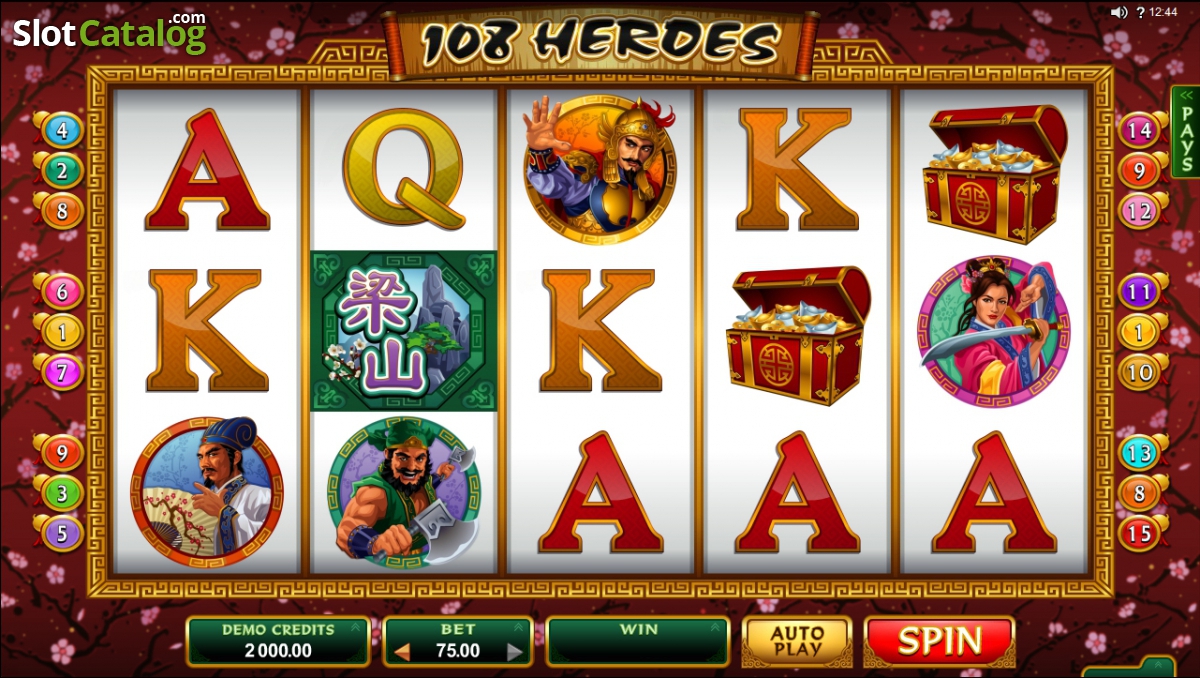Image resolution: width=1200 pixels, height=678 pixels.
Task: Visit the SlotCatalog.com logo link
Action: coord(108,33)
